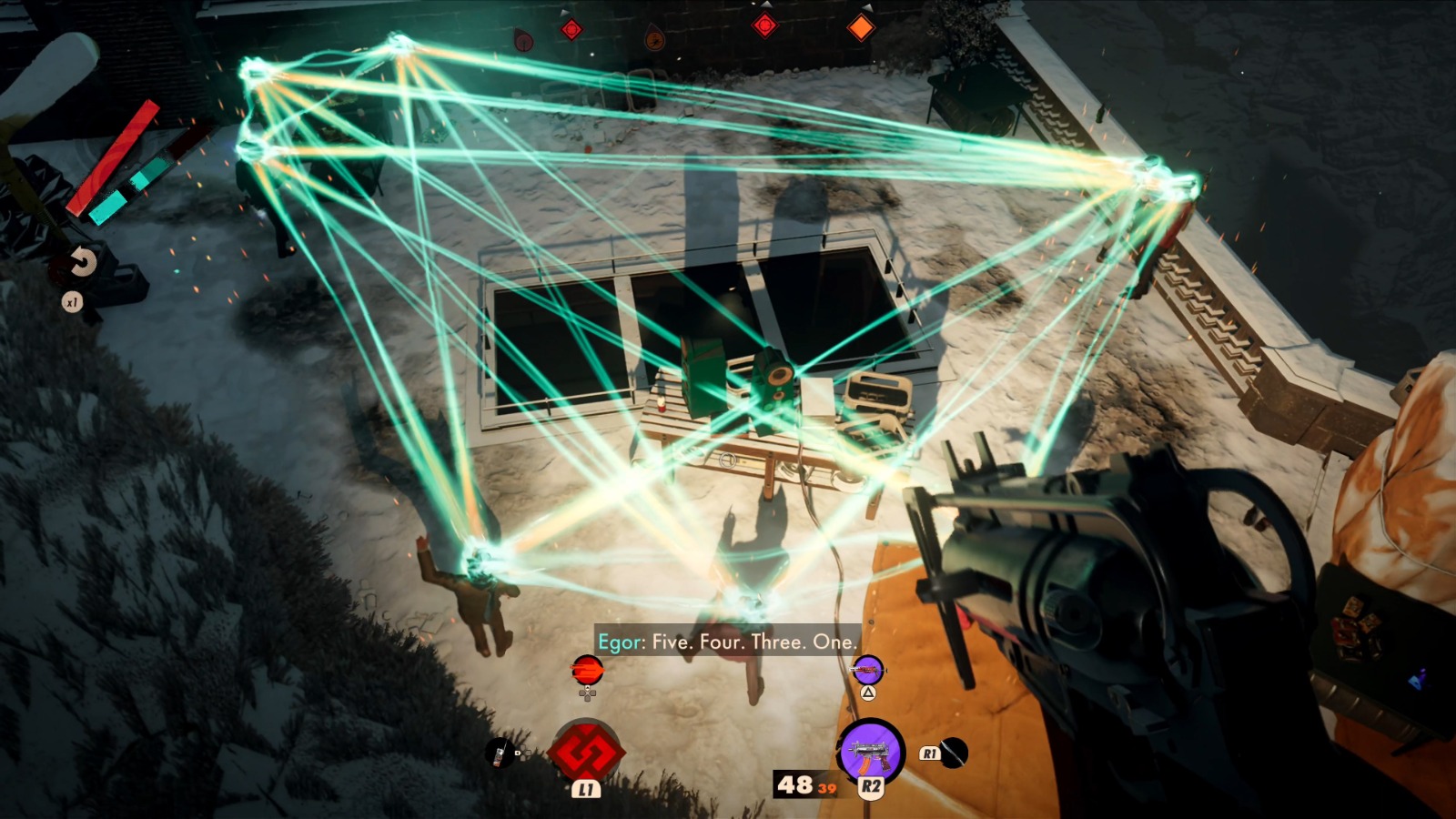This screenshot has height=819, width=1456.
Task: Switch to the small secondary weapon icon
Action: 868,671
